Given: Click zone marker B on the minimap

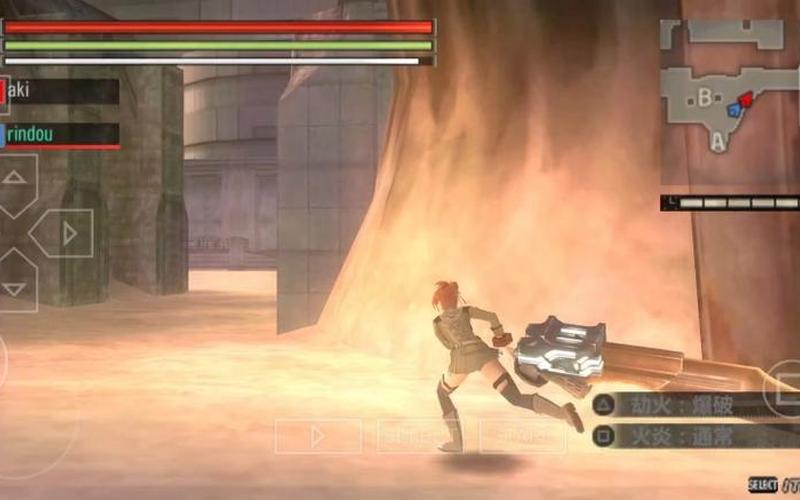Looking at the screenshot, I should tap(705, 97).
